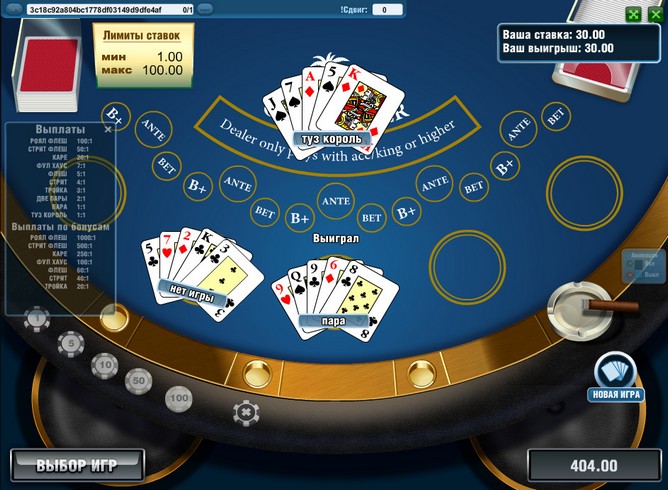Toggle fullscreen with the green arrows button
The width and height of the screenshot is (668, 490).
634,14
